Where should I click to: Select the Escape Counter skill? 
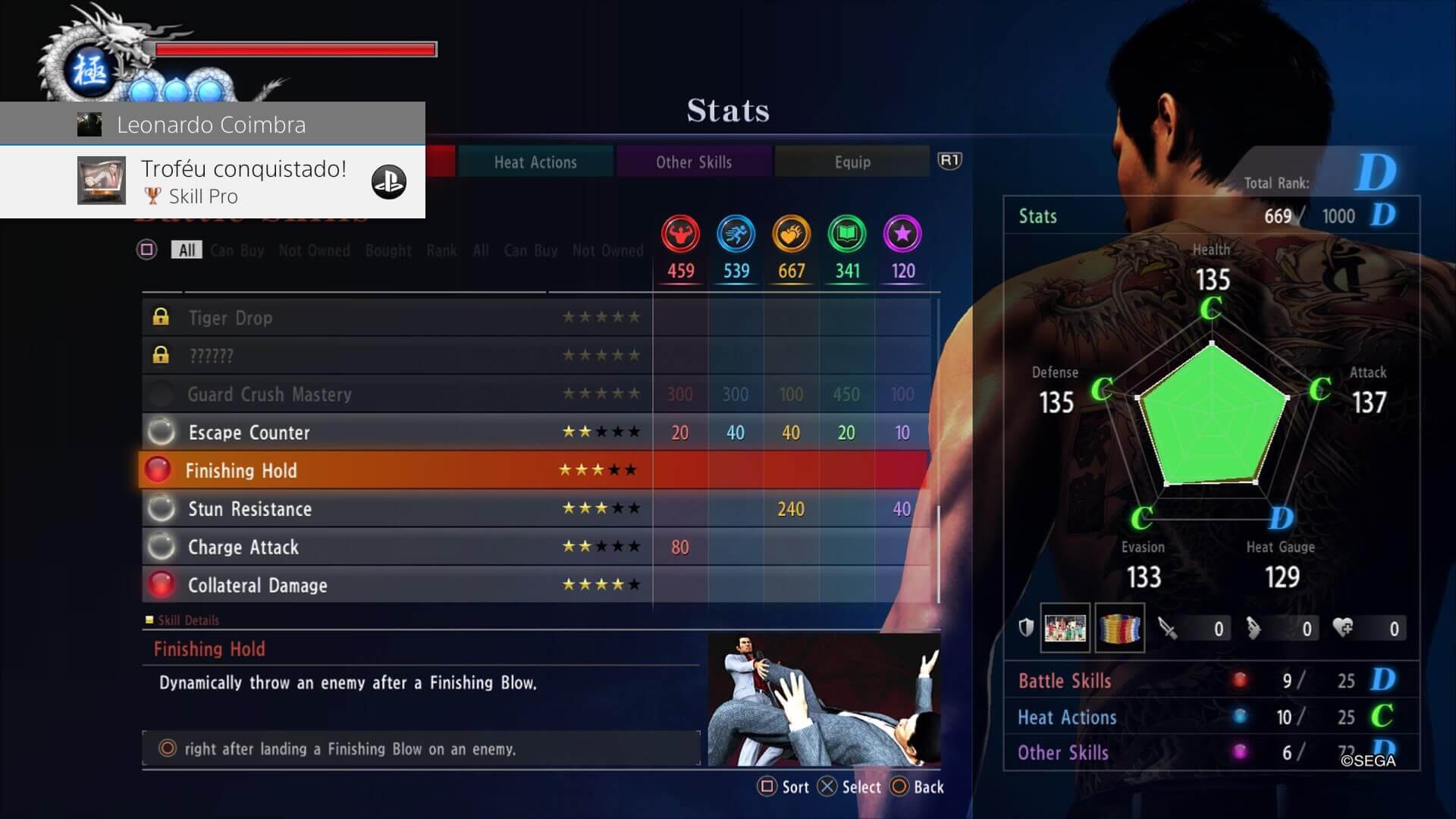(x=394, y=432)
